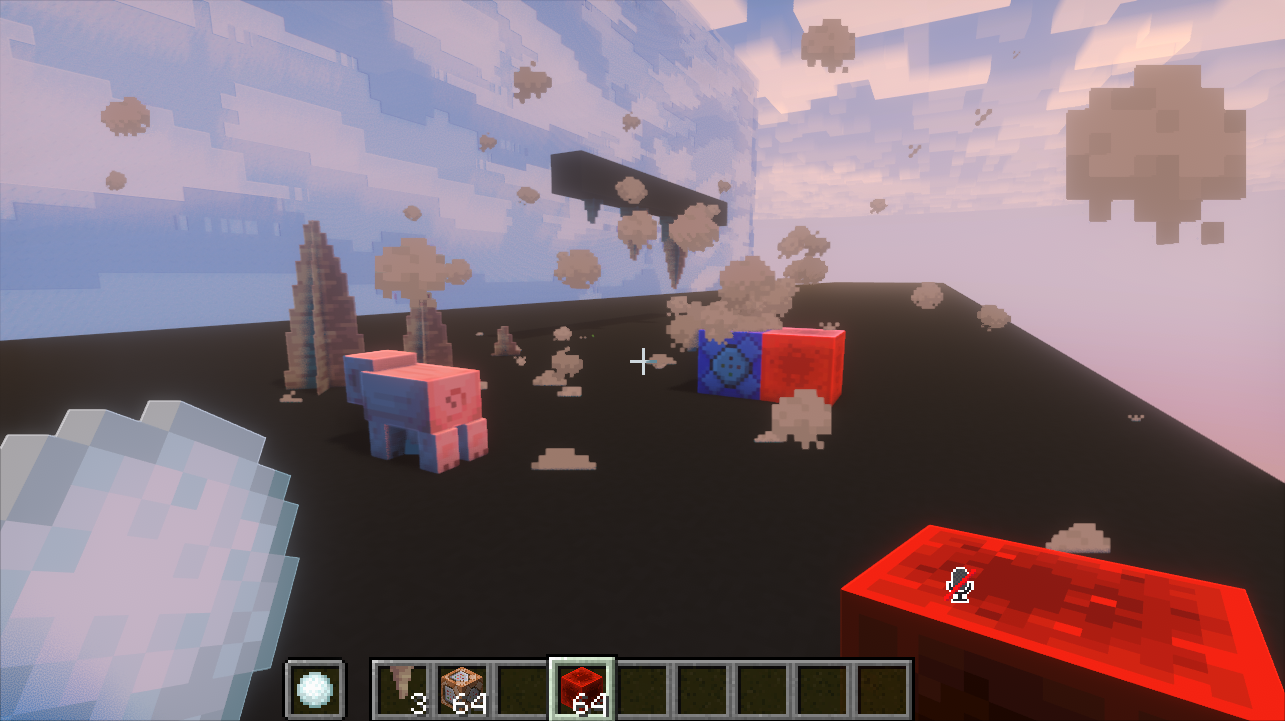Screen dimensions: 1285x721
Task: Select the command block stack
Action: [462, 688]
